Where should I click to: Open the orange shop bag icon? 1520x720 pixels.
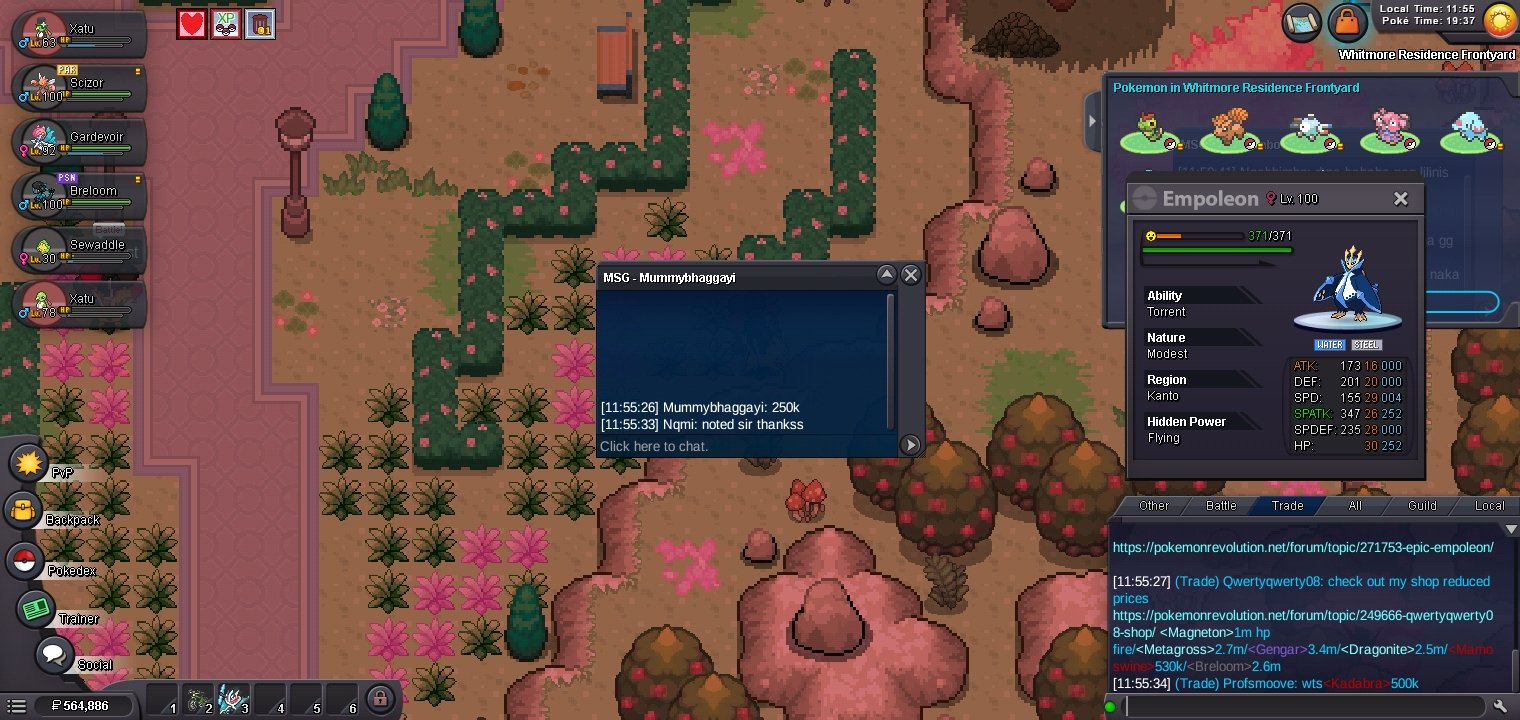coord(1348,21)
